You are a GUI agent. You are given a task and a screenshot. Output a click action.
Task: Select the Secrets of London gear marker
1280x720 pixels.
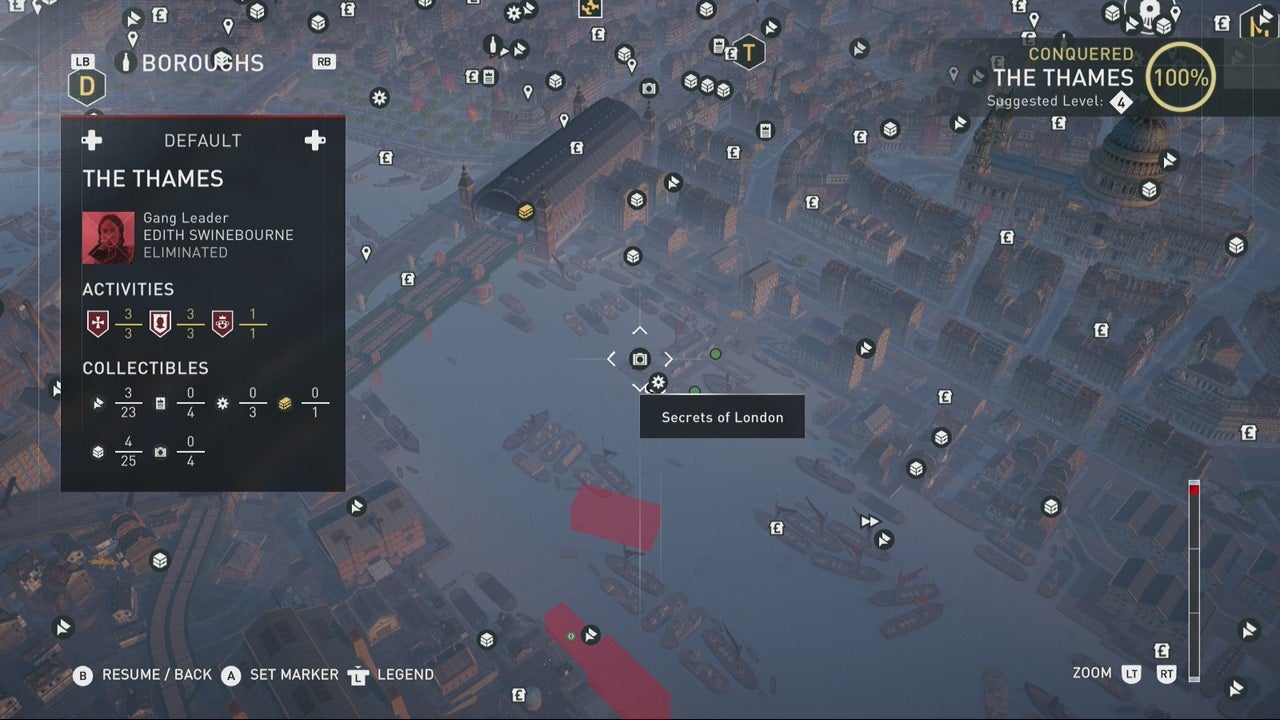coord(657,383)
